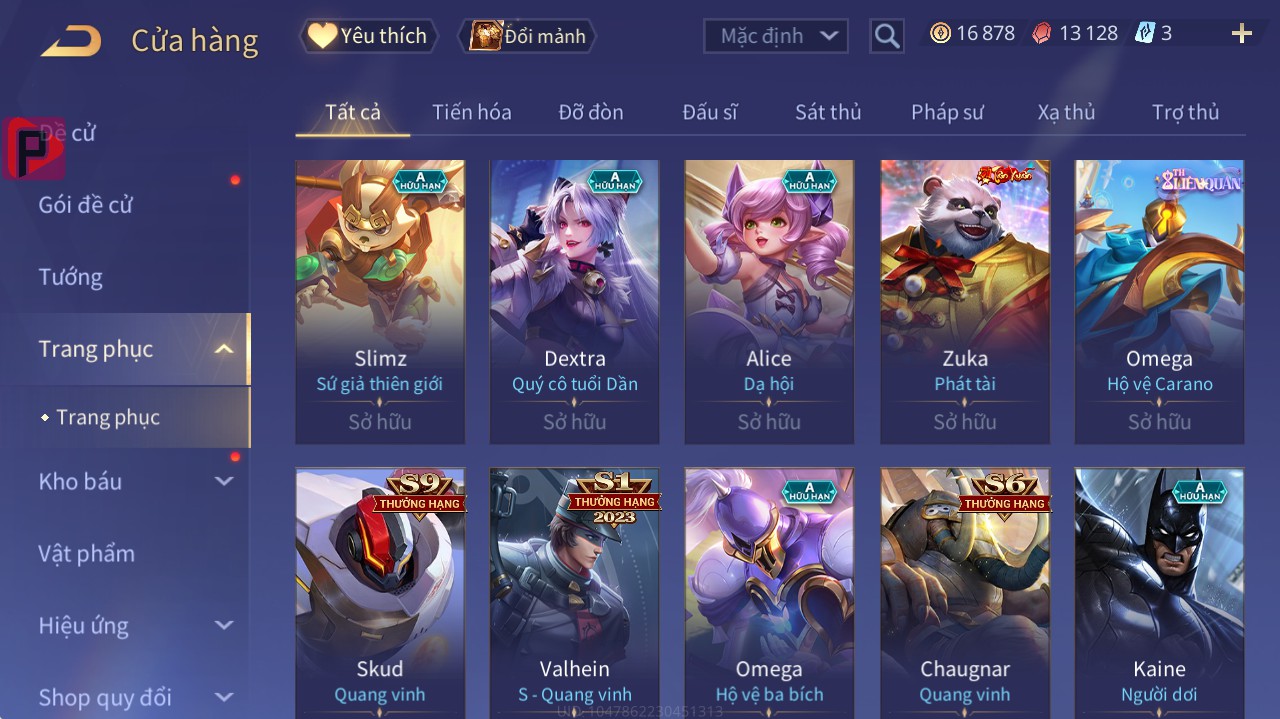1280x719 pixels.
Task: Open the Tướng heroes menu
Action: point(70,277)
